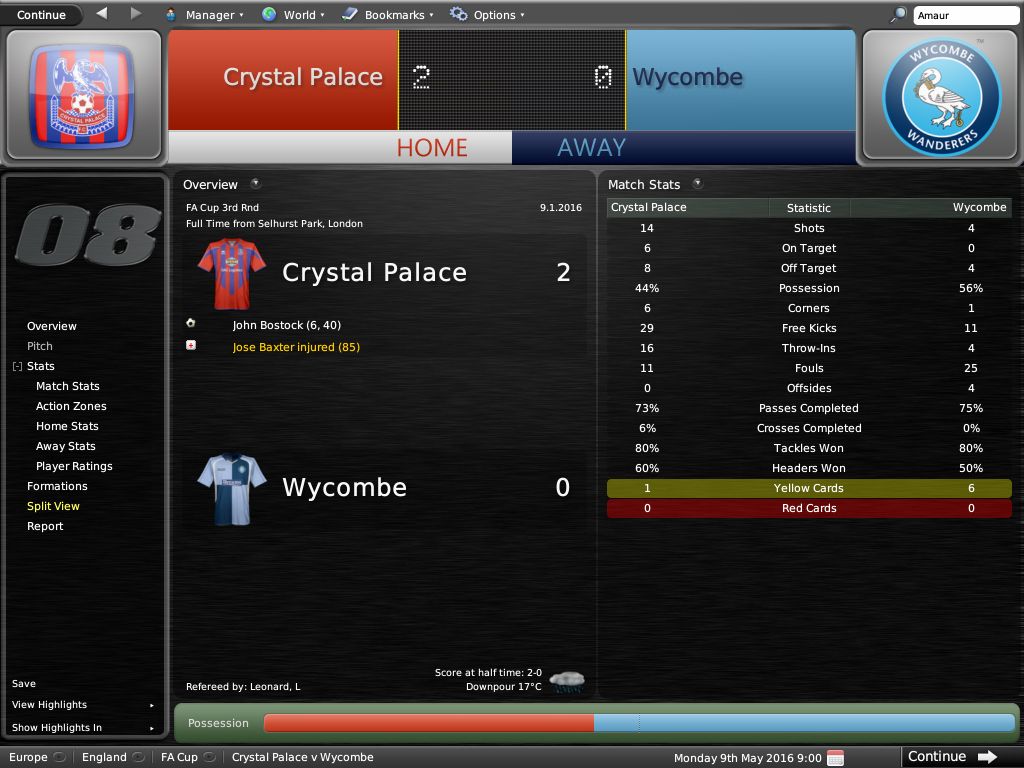This screenshot has height=768, width=1024.
Task: Select Match Stats in the sidebar
Action: pos(68,386)
